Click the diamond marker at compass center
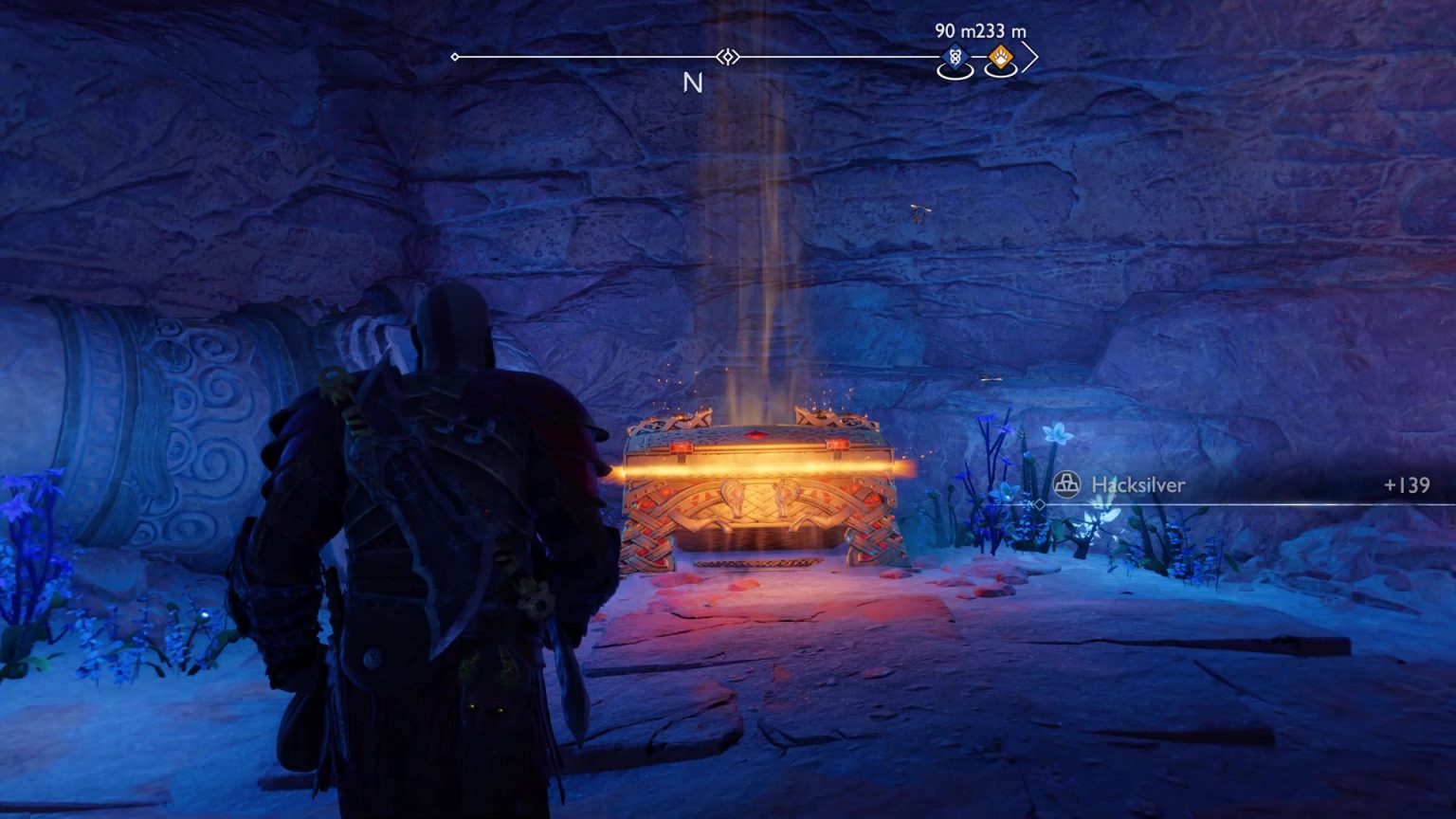Image resolution: width=1456 pixels, height=819 pixels. click(x=726, y=58)
